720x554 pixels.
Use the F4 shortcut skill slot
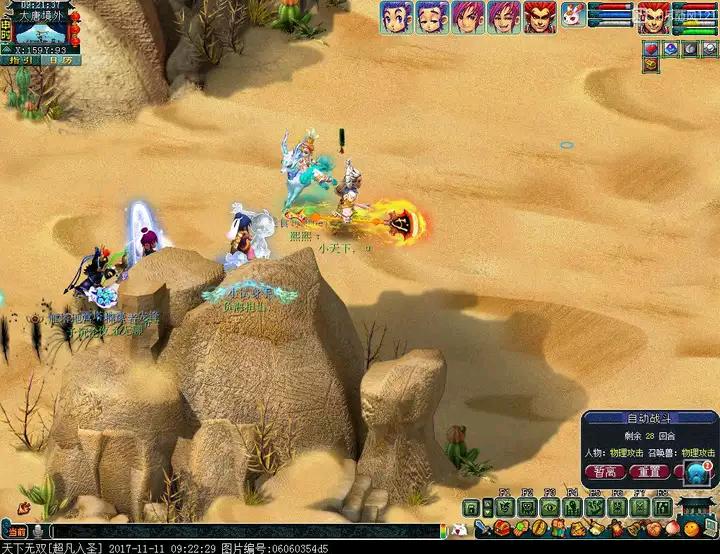point(571,507)
